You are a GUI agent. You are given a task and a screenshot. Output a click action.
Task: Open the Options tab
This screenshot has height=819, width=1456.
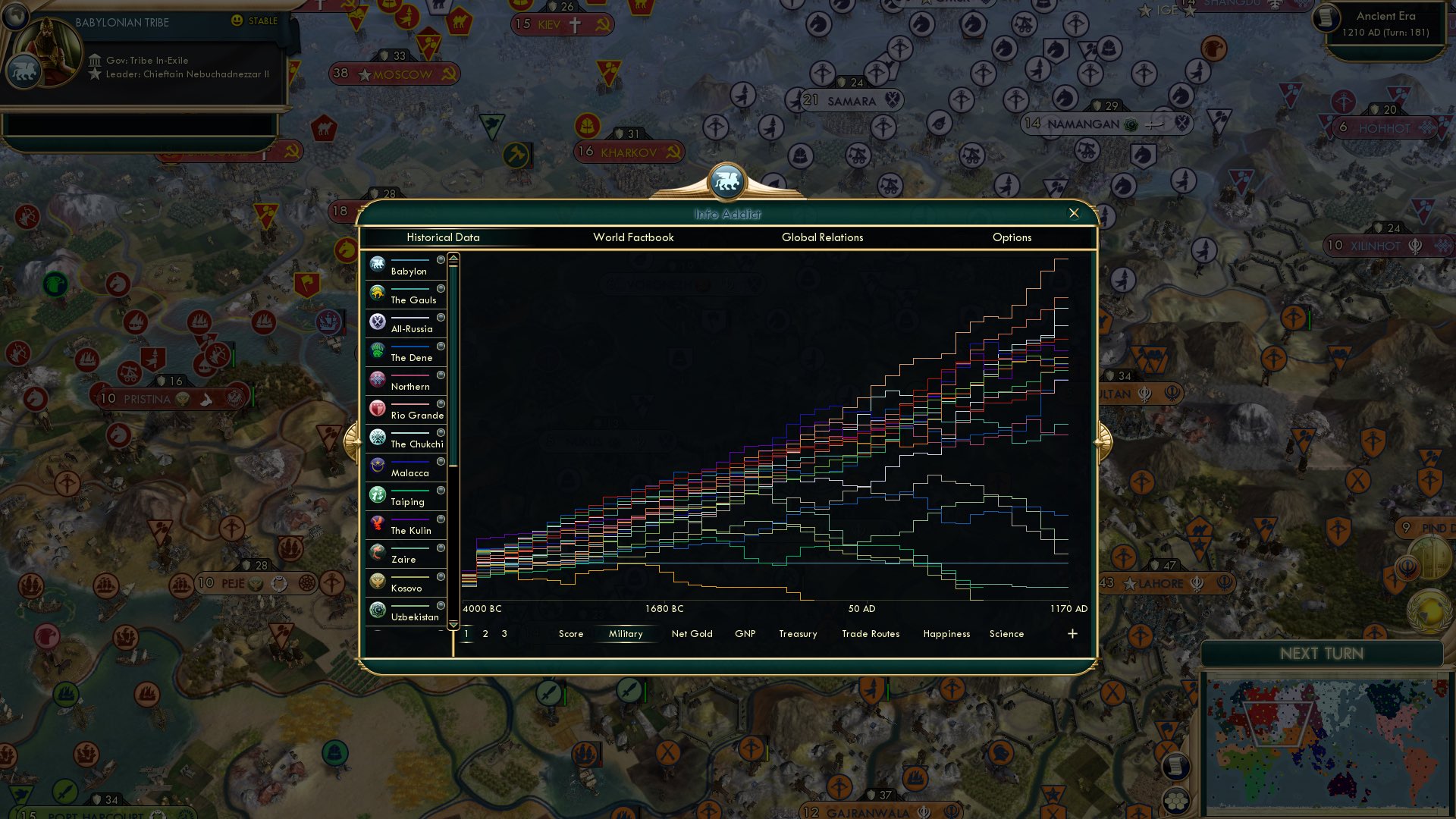(x=1012, y=237)
